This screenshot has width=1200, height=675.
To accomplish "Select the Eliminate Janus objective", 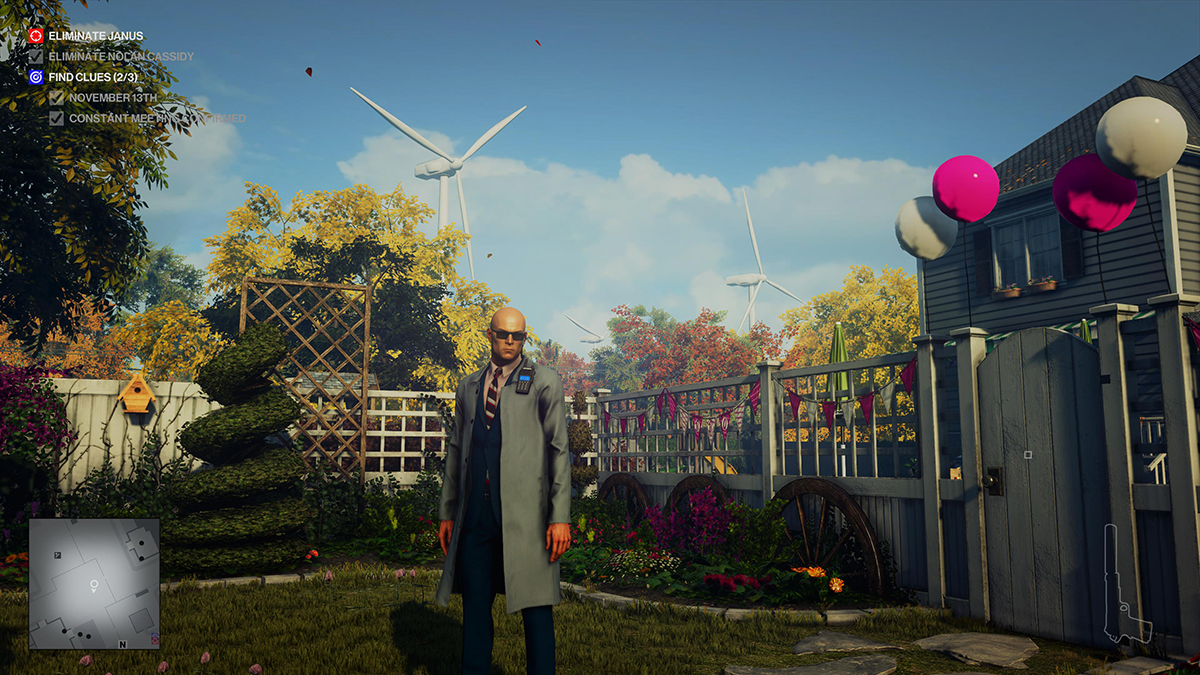I will click(x=95, y=36).
